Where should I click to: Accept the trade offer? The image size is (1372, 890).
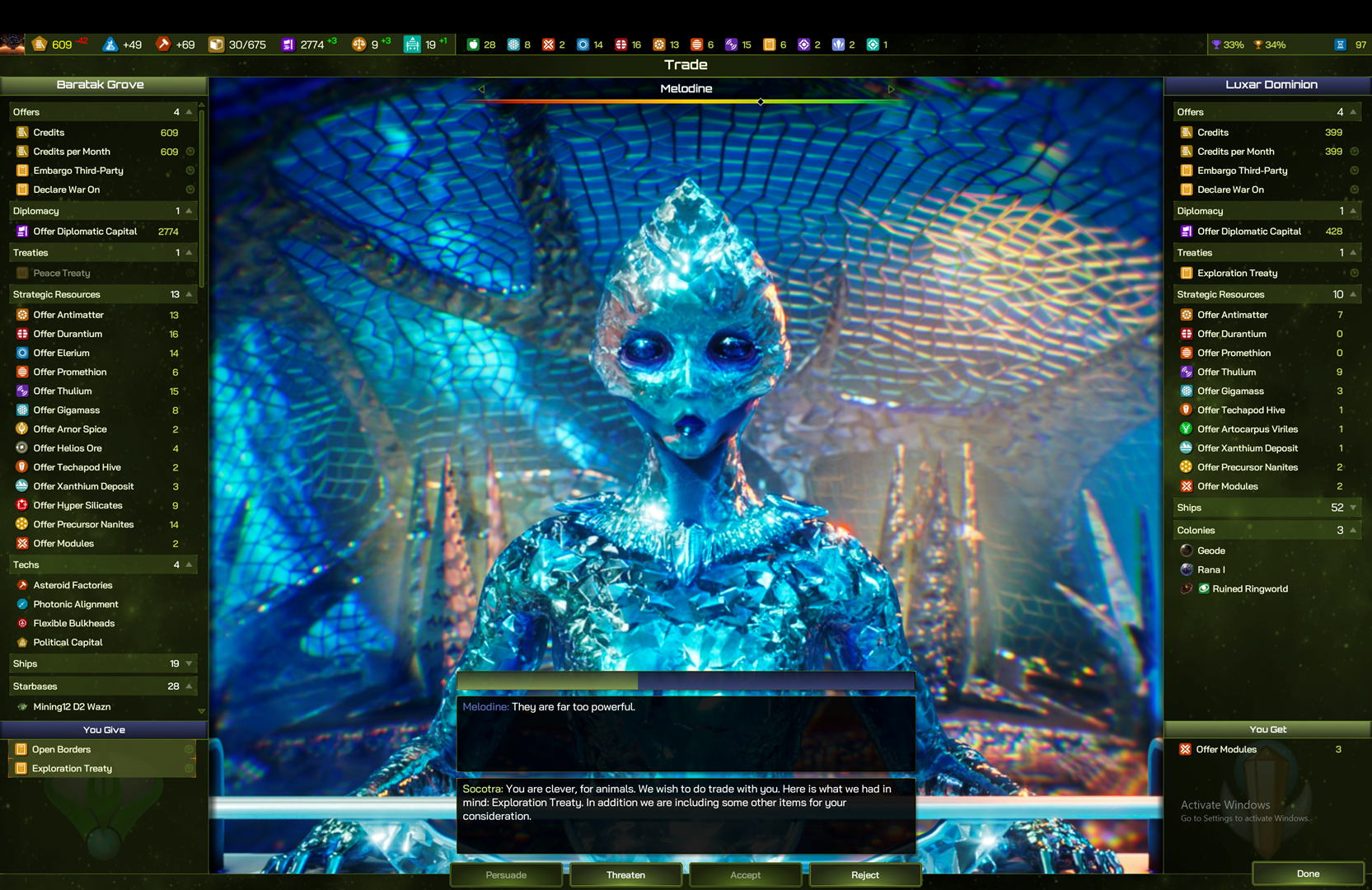(x=745, y=875)
